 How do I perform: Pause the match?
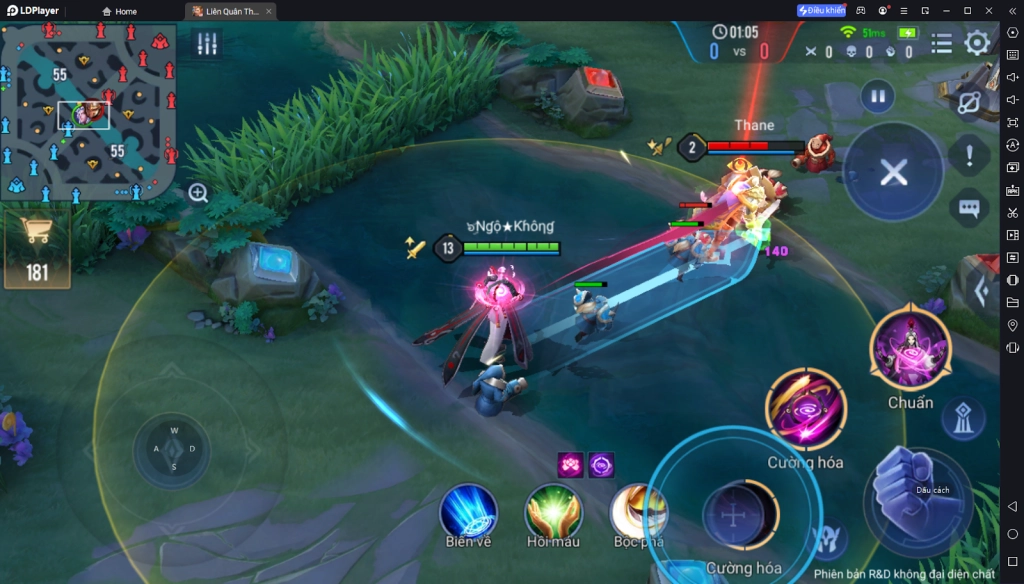click(x=877, y=97)
